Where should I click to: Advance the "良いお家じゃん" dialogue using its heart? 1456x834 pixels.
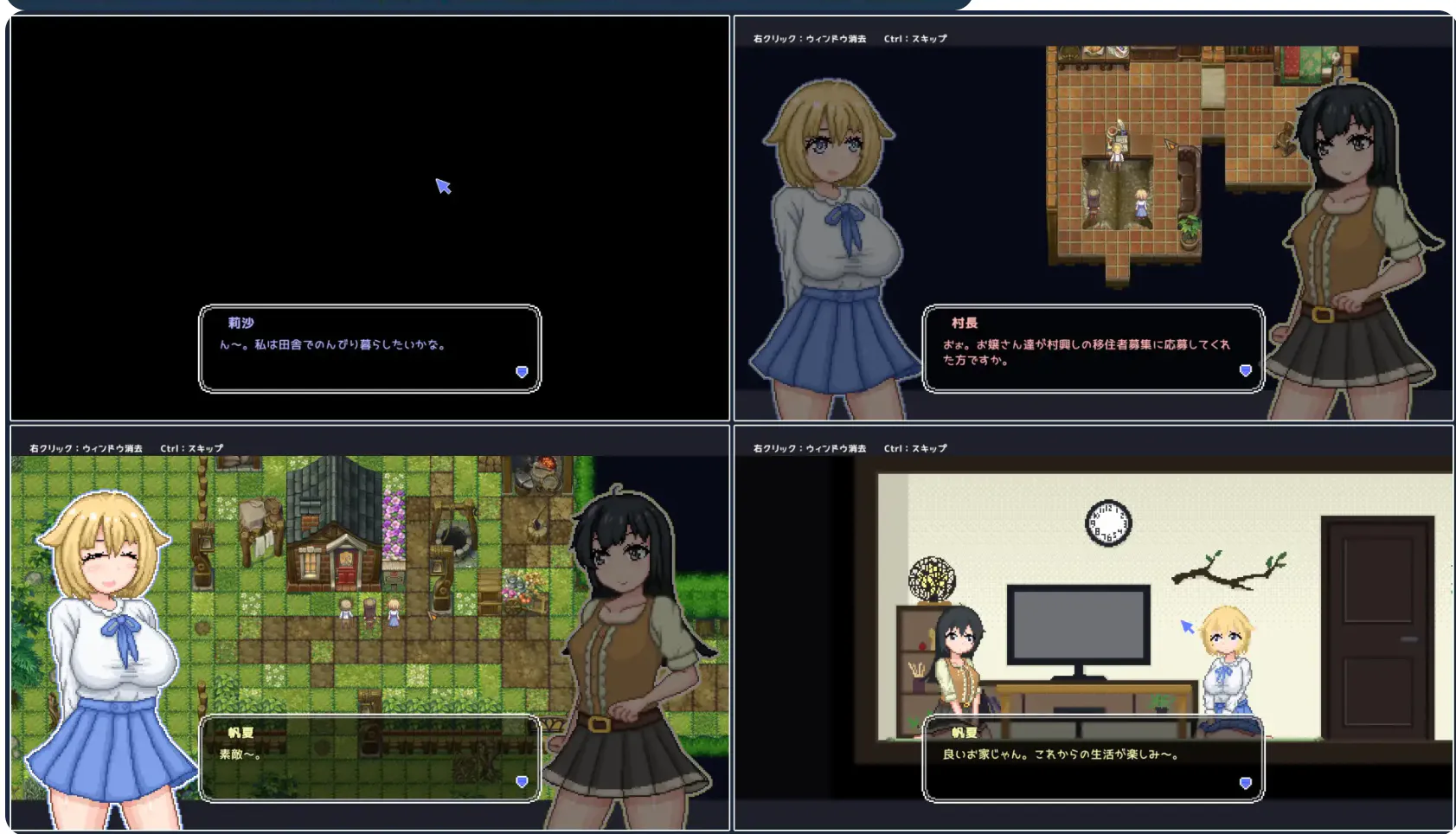click(1245, 783)
